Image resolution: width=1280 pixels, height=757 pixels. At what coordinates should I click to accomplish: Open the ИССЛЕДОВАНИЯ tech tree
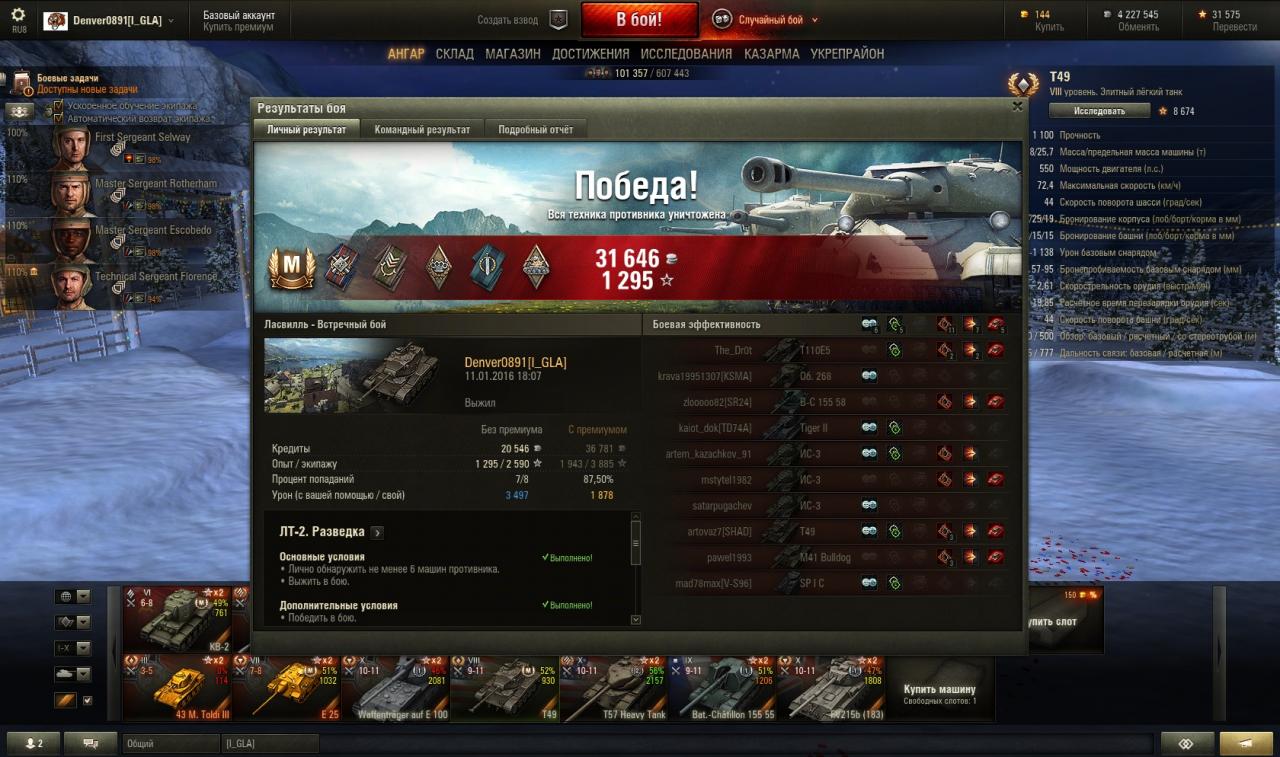pyautogui.click(x=686, y=54)
